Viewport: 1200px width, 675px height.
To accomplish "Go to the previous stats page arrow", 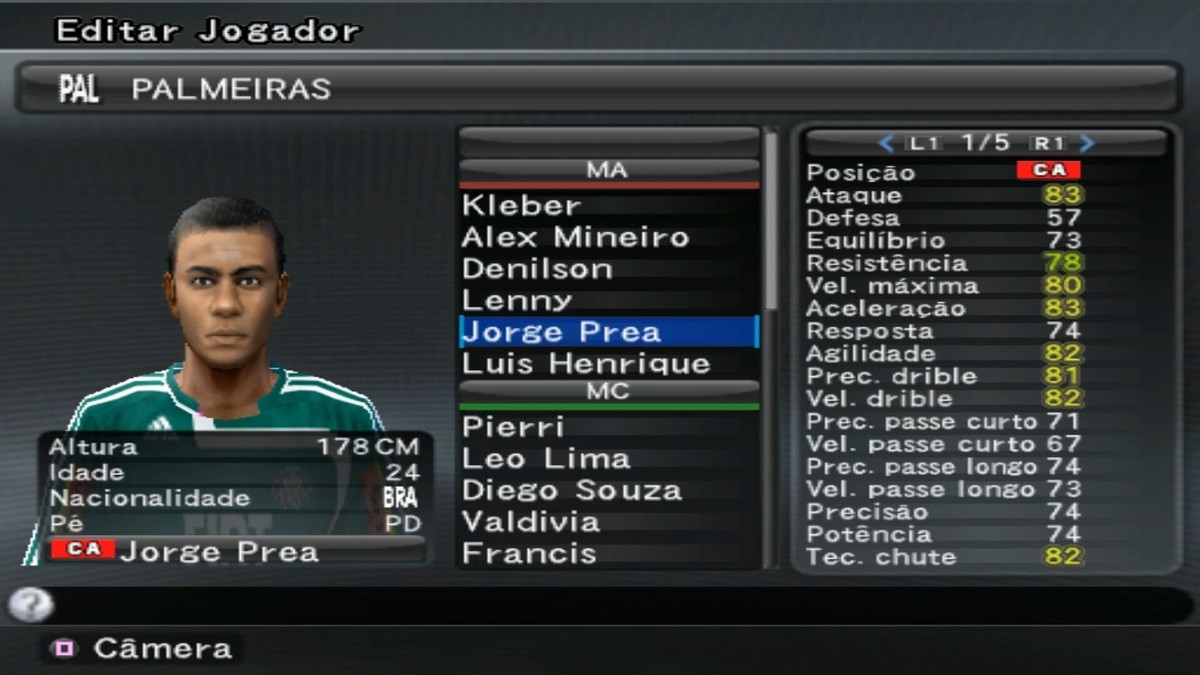I will tap(886, 143).
